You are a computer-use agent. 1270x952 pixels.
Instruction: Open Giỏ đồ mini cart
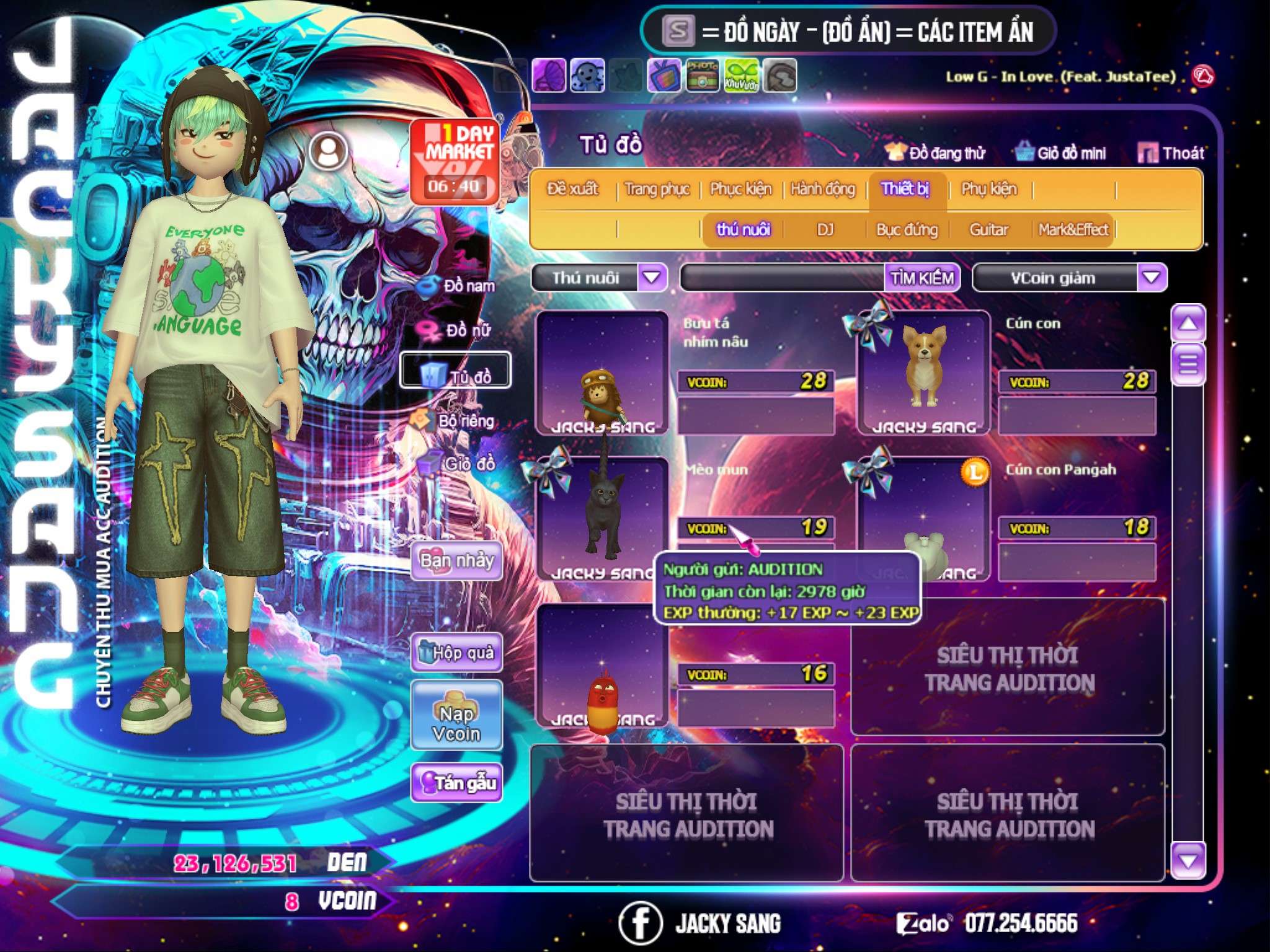[x=1061, y=153]
